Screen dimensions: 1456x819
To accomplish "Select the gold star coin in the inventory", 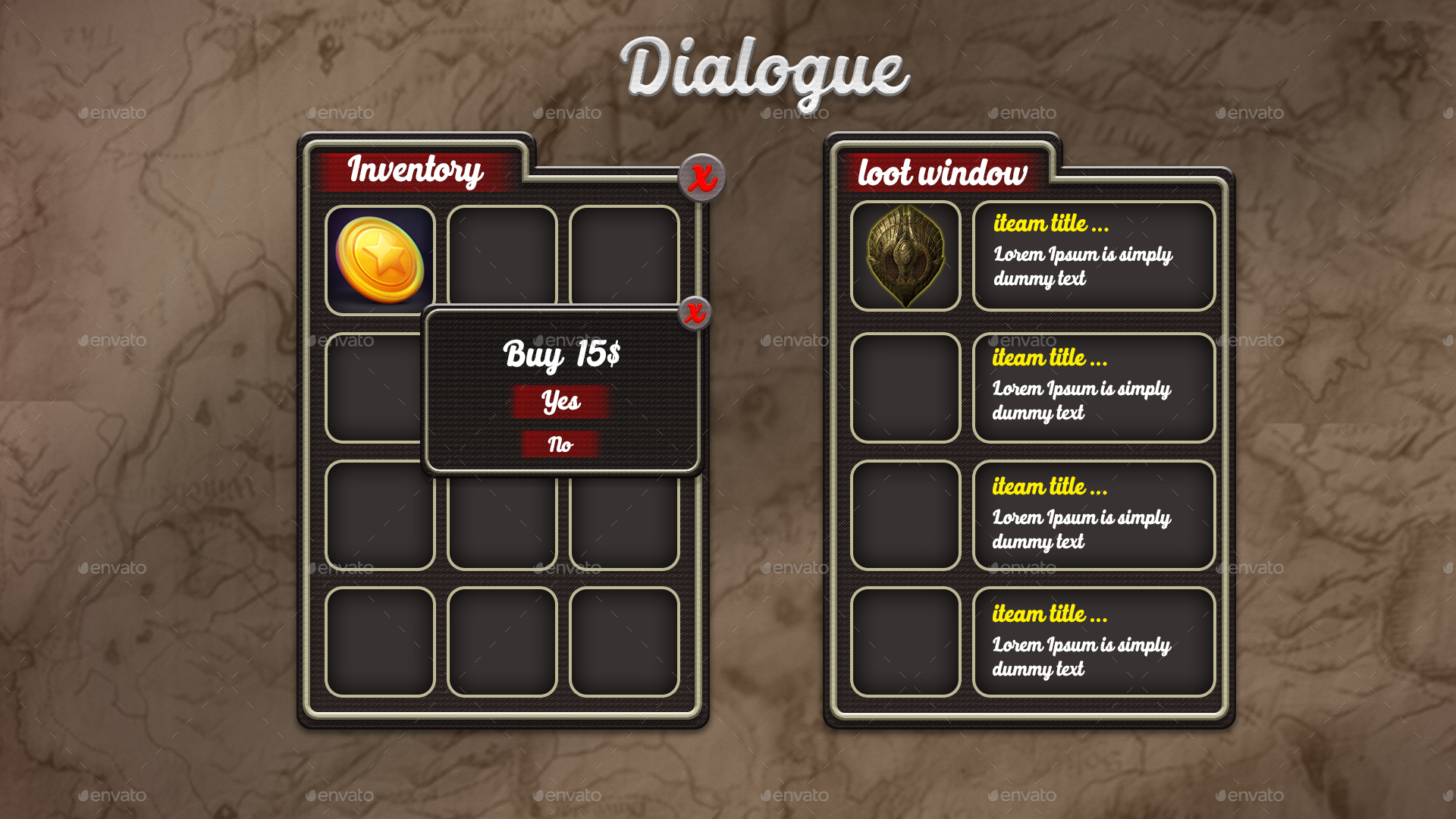I will [378, 258].
